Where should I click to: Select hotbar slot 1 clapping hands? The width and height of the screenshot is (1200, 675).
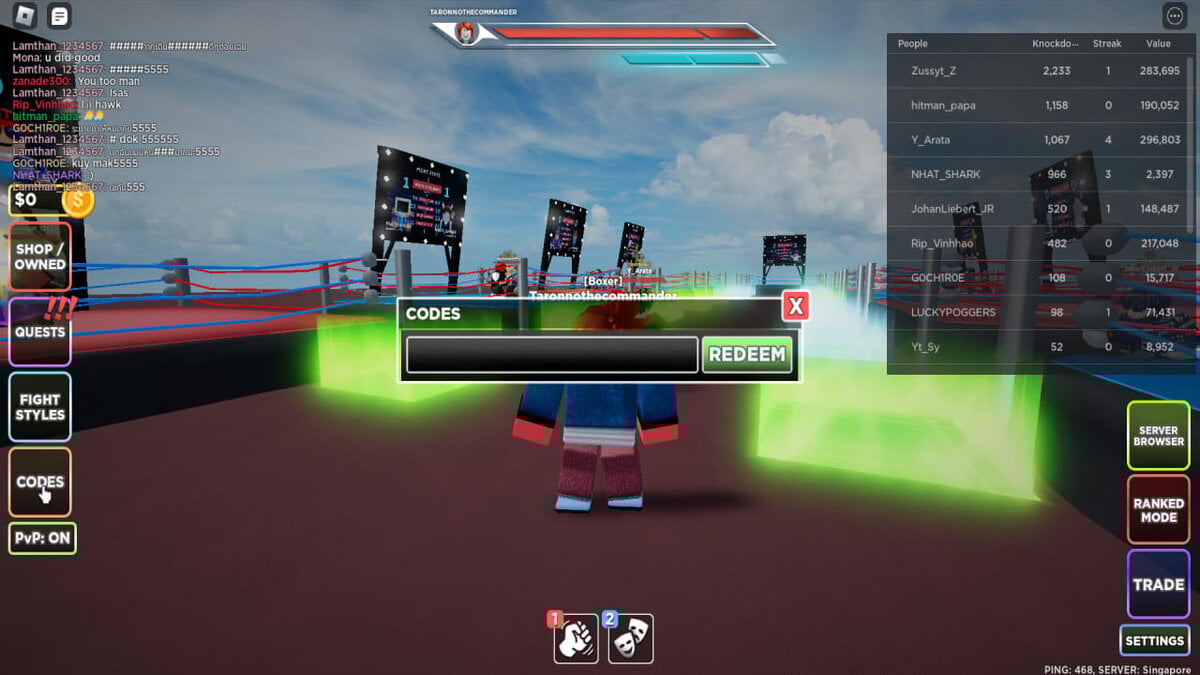pos(576,639)
